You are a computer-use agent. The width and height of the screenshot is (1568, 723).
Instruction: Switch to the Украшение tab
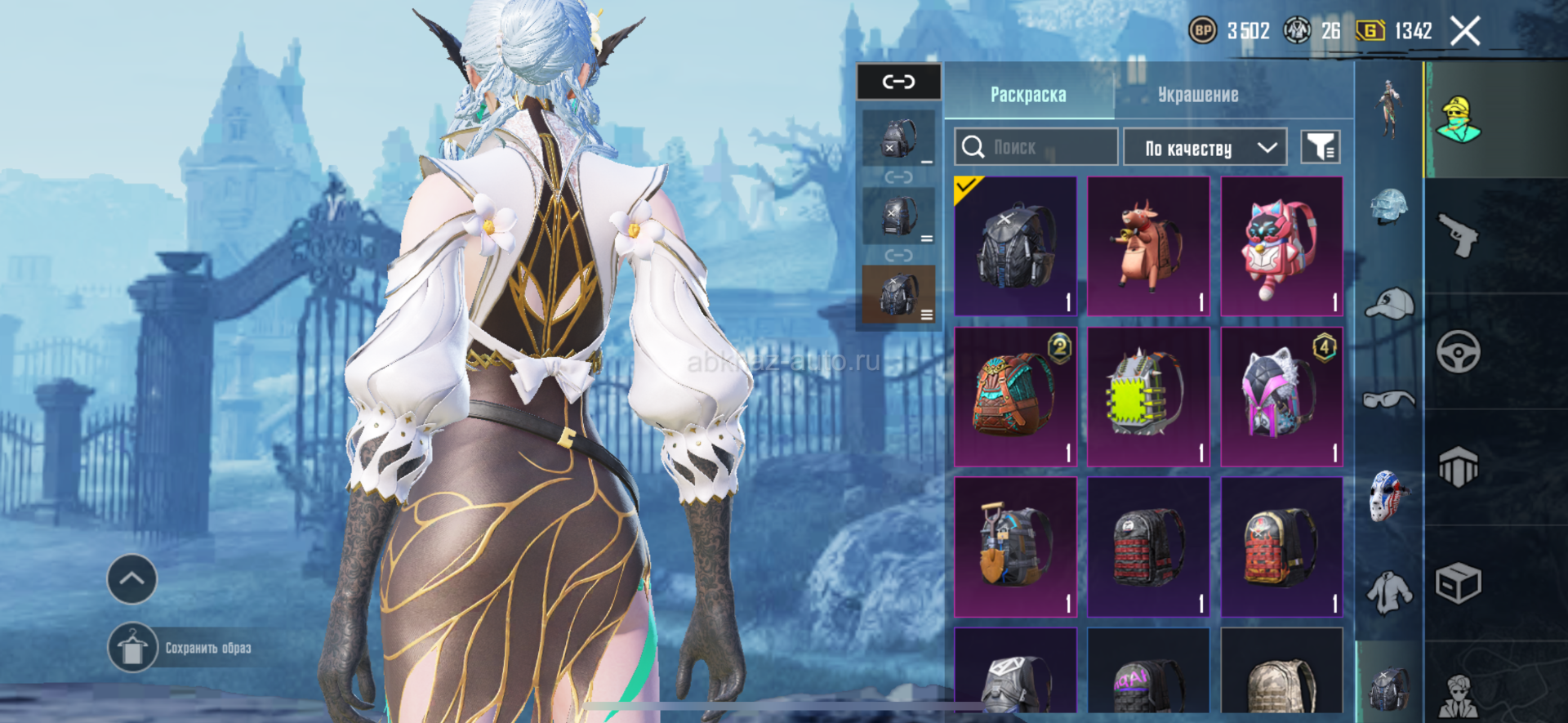1197,95
